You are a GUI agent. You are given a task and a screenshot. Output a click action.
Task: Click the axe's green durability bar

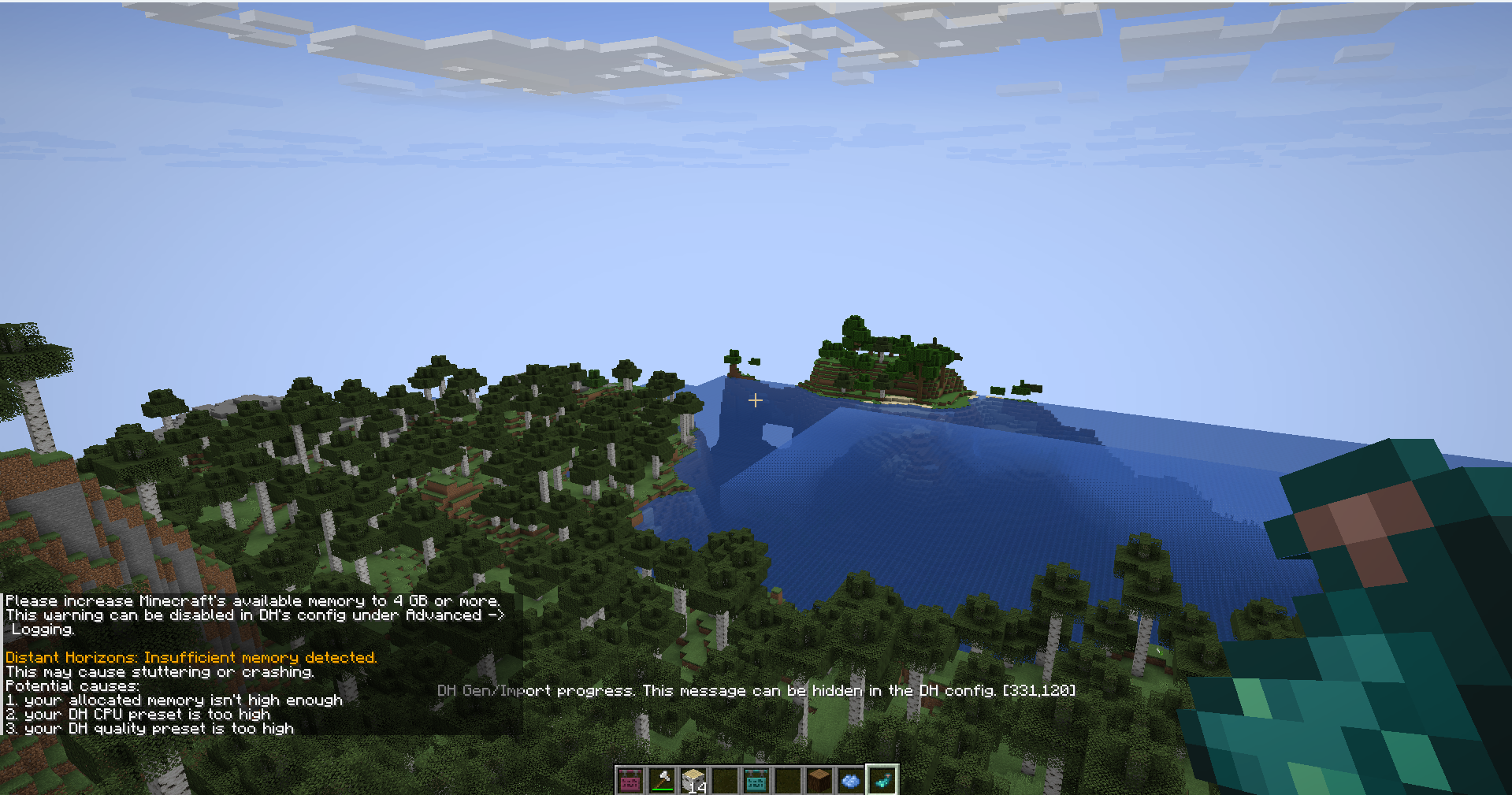[663, 789]
